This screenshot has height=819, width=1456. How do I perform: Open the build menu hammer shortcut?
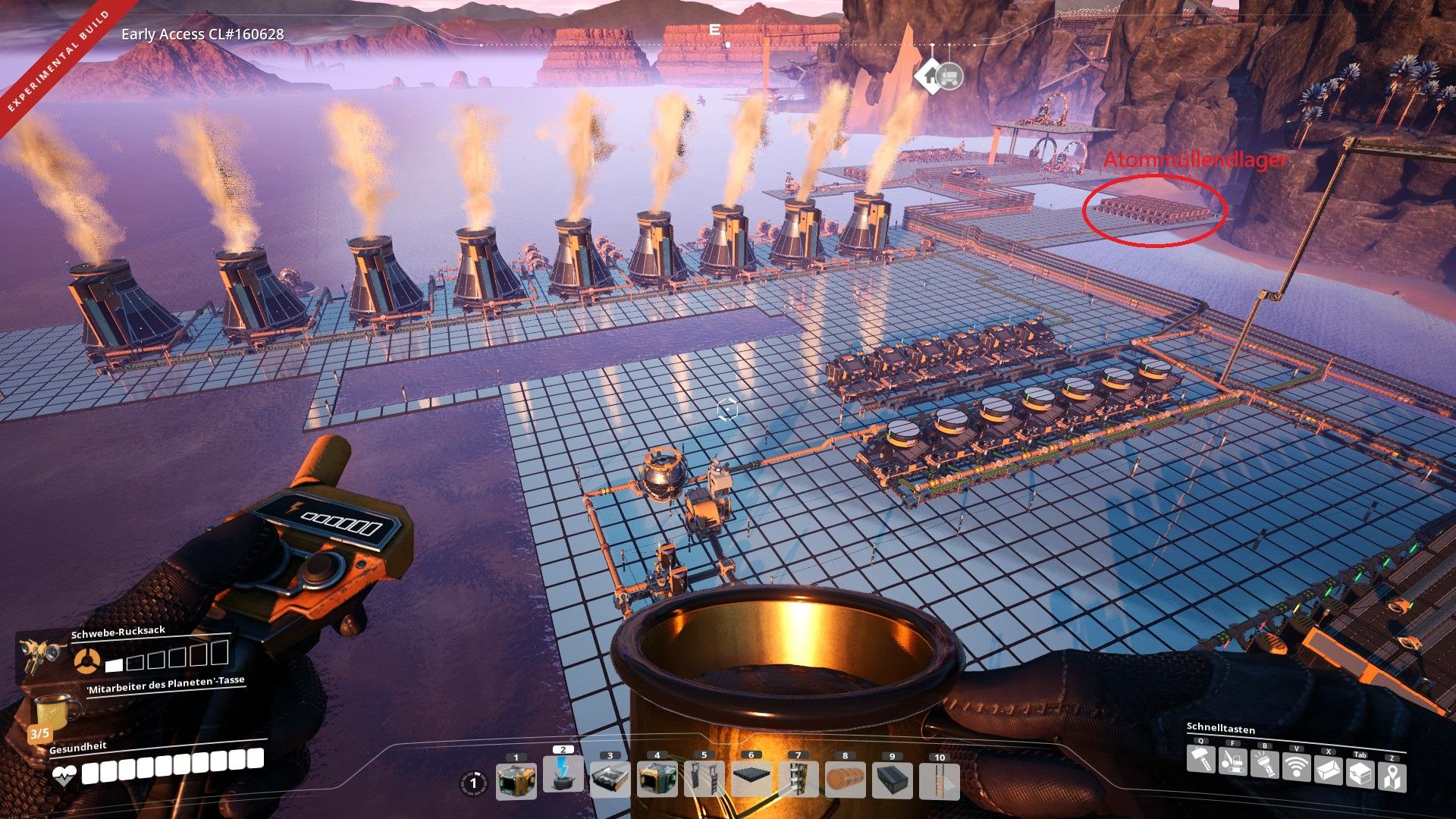(x=1200, y=760)
